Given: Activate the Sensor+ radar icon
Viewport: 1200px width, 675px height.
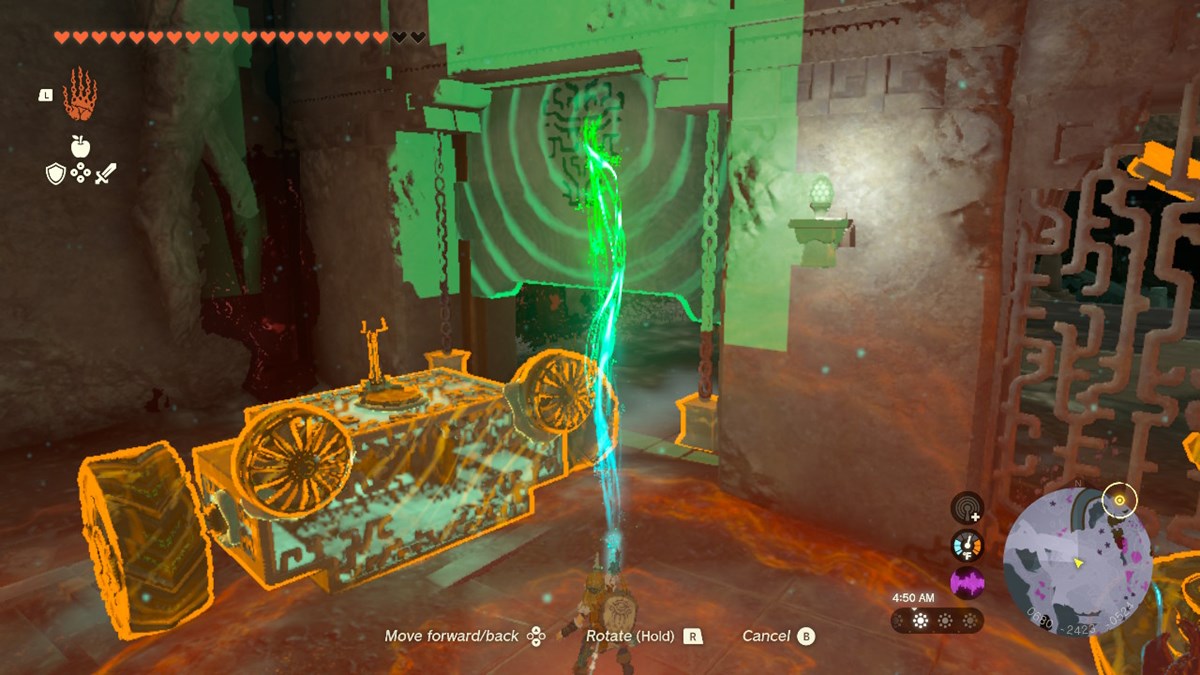Looking at the screenshot, I should (967, 508).
